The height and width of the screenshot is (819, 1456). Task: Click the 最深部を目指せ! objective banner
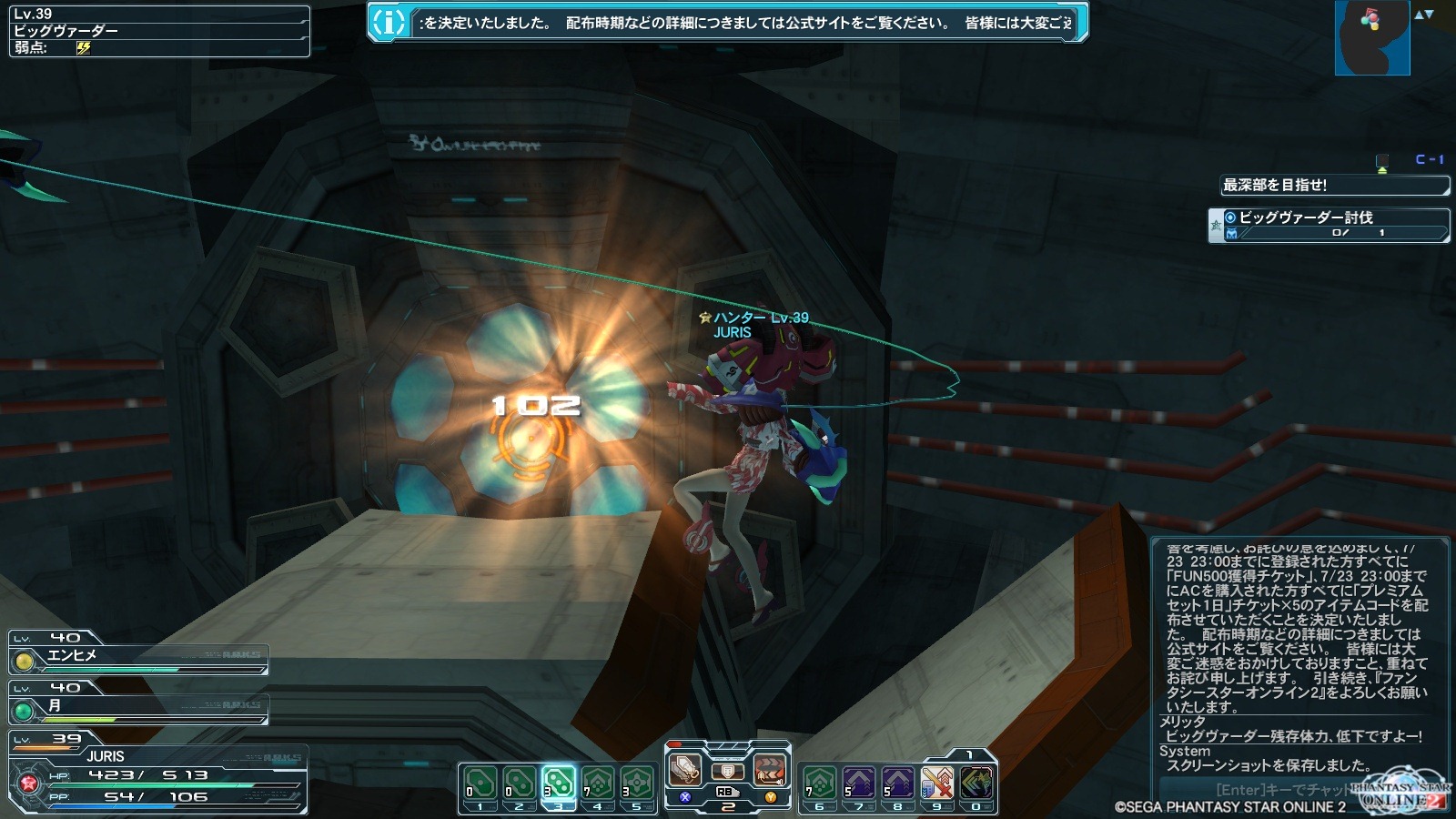pos(1333,186)
